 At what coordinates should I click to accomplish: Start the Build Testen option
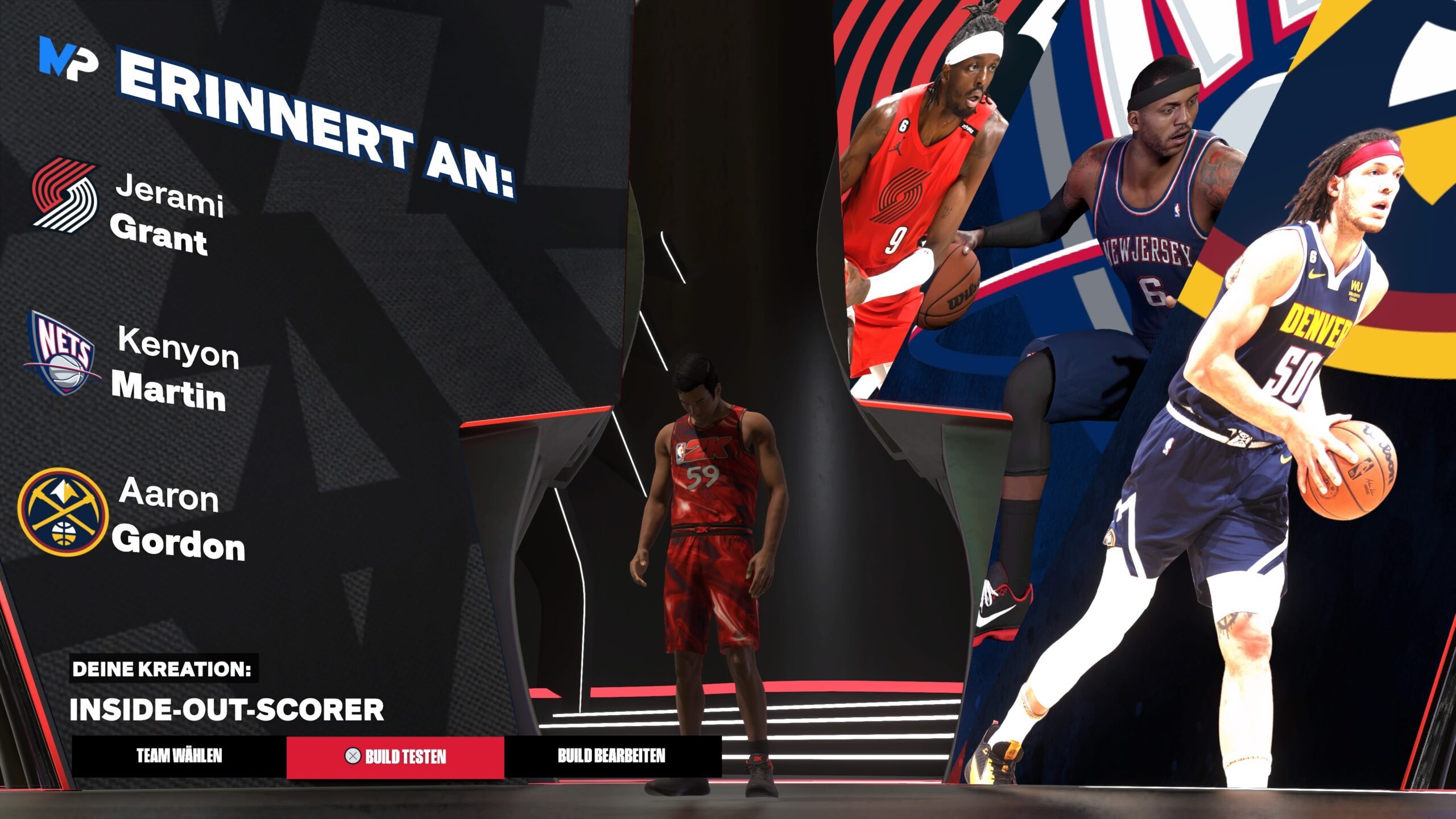tap(395, 756)
